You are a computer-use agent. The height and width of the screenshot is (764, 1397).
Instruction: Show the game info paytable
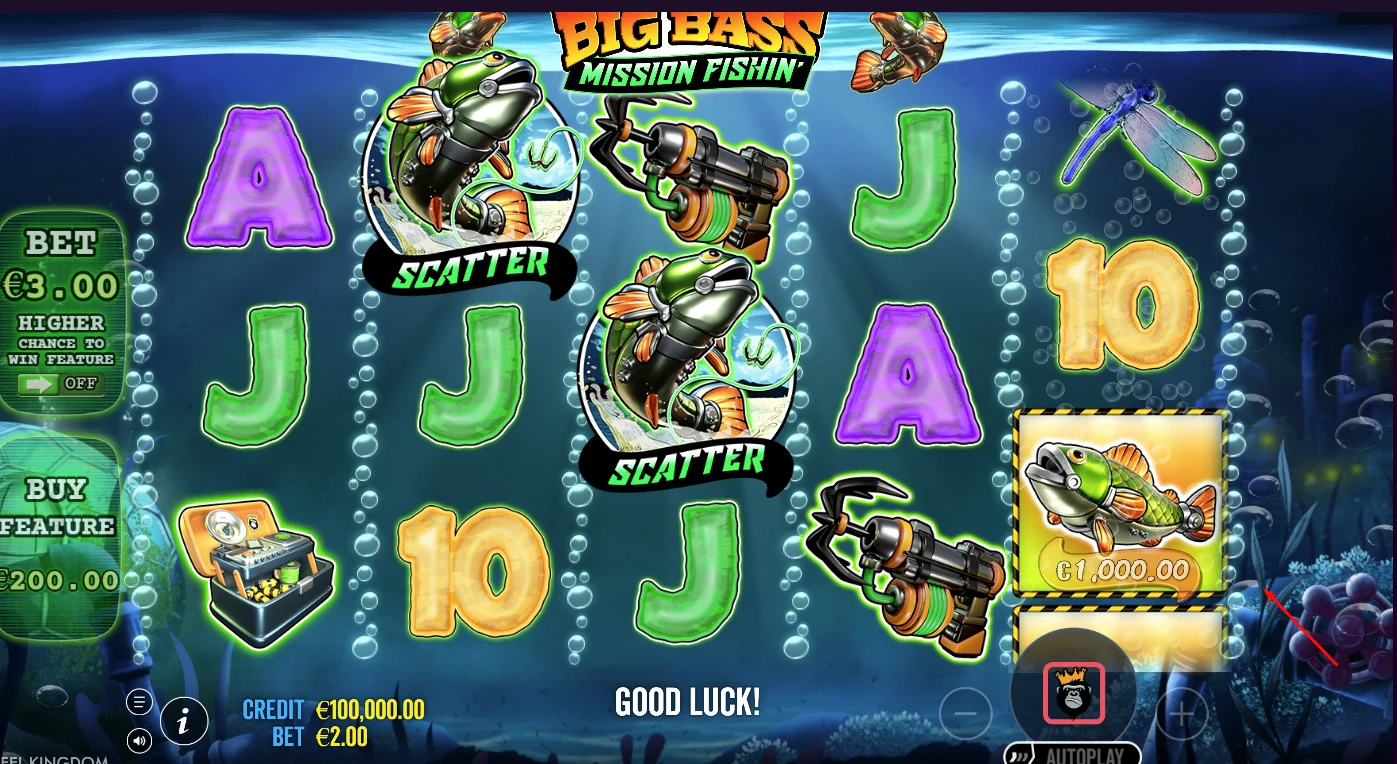184,721
